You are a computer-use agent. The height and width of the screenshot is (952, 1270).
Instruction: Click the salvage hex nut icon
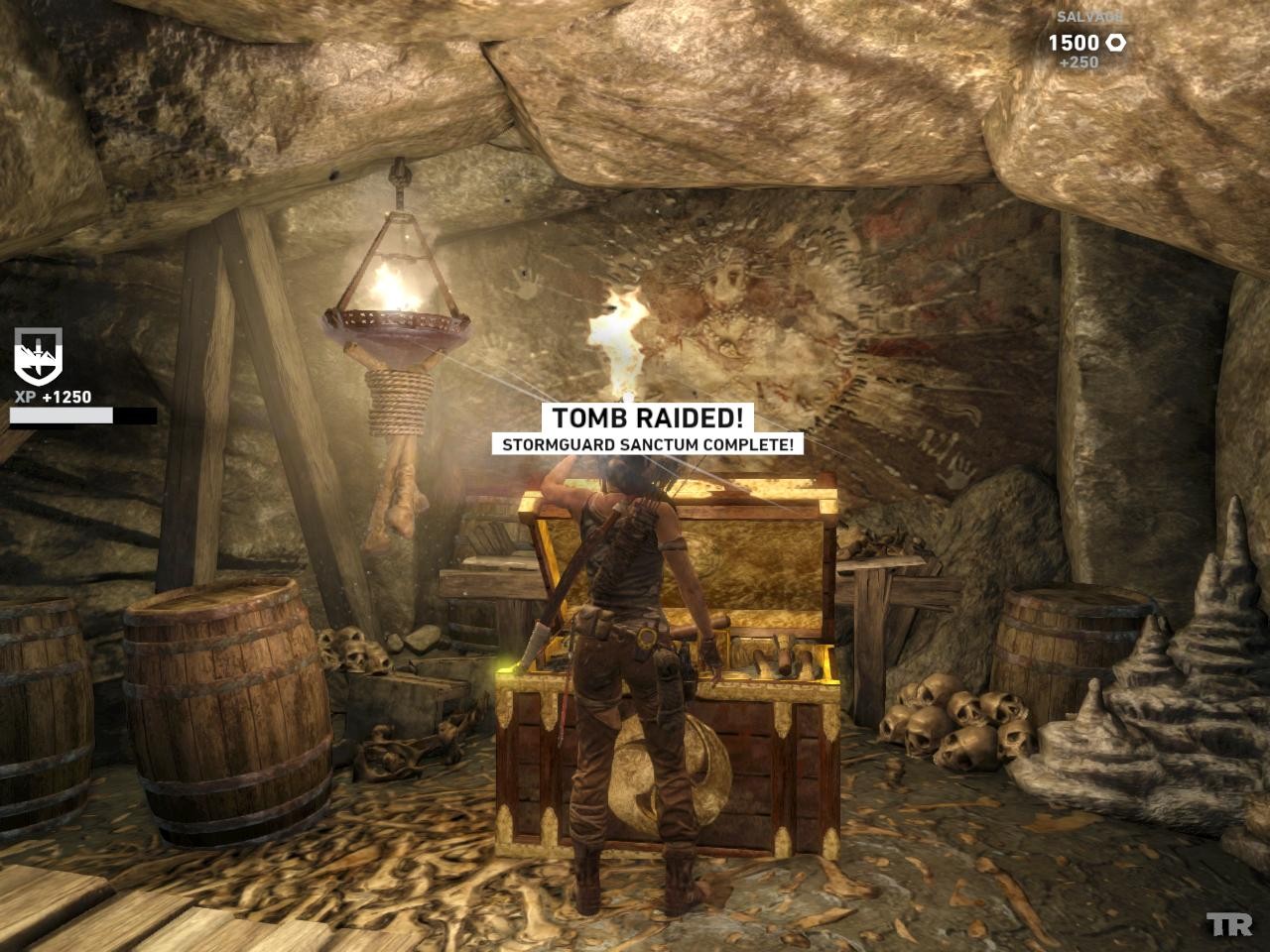[1116, 43]
